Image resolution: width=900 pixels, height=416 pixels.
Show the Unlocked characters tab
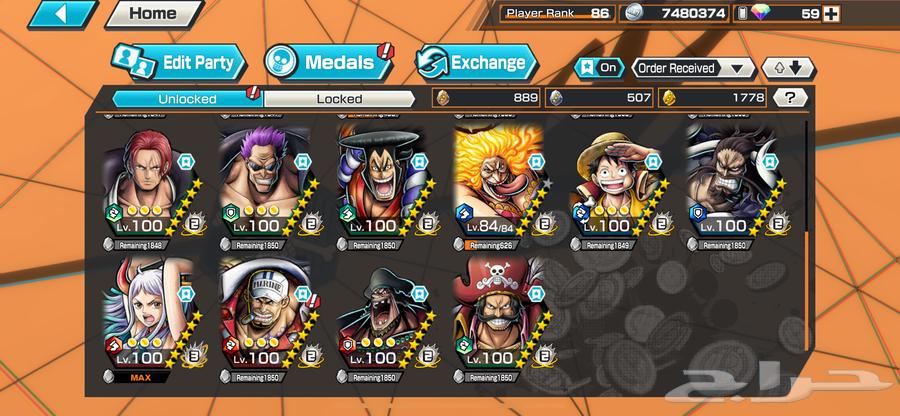pos(186,99)
